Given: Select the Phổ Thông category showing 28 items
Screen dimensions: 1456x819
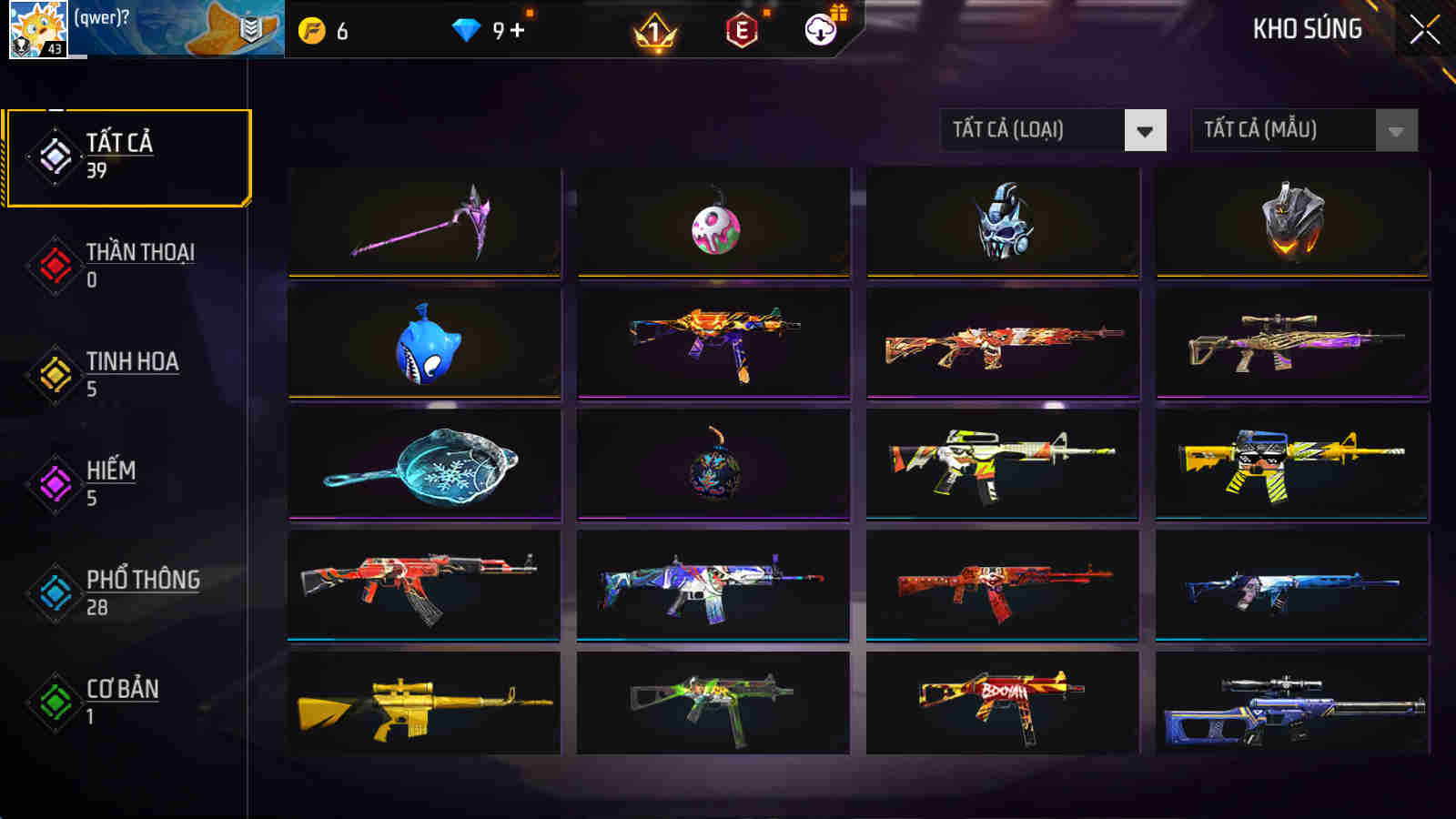Looking at the screenshot, I should [127, 591].
